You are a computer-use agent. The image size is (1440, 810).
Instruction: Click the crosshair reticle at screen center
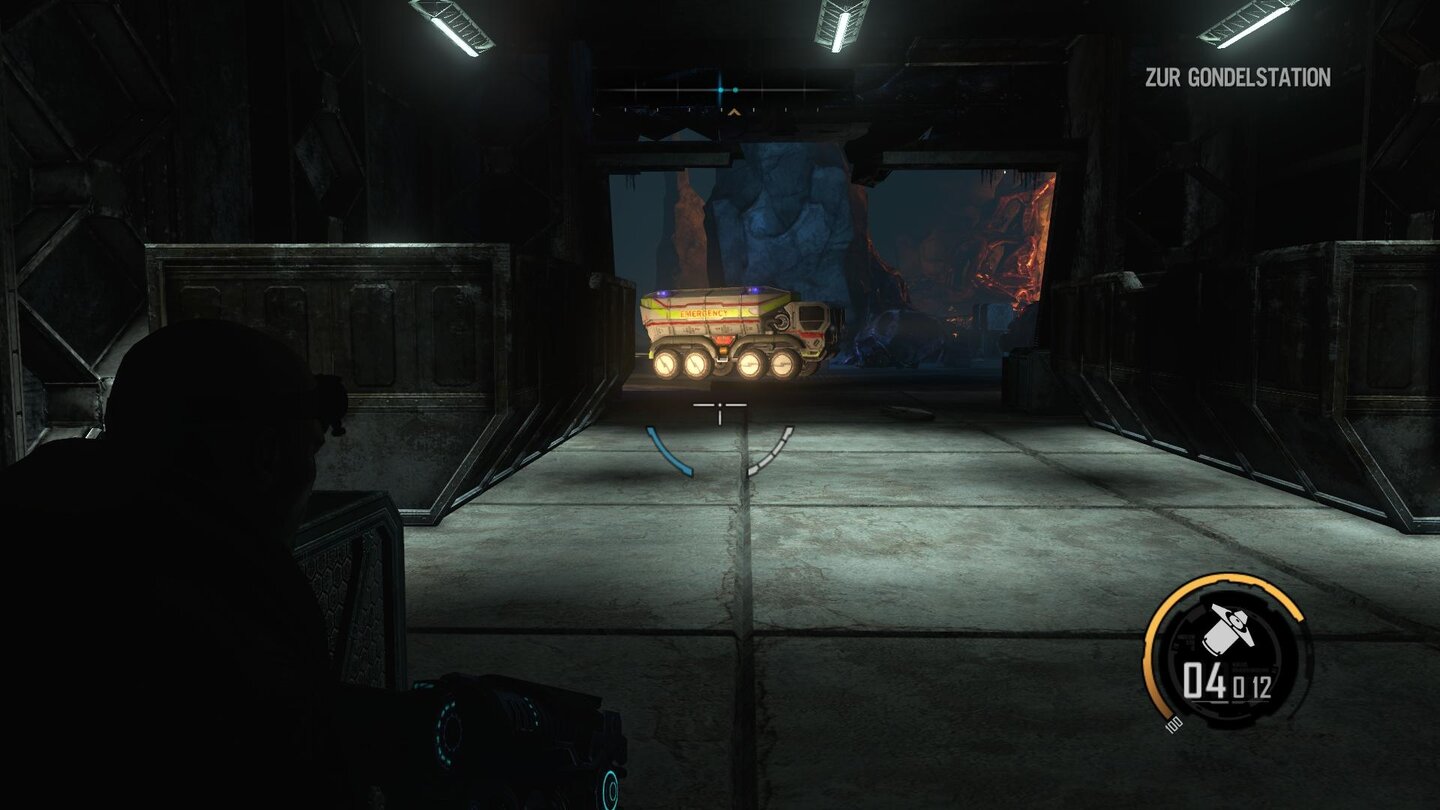click(x=722, y=404)
